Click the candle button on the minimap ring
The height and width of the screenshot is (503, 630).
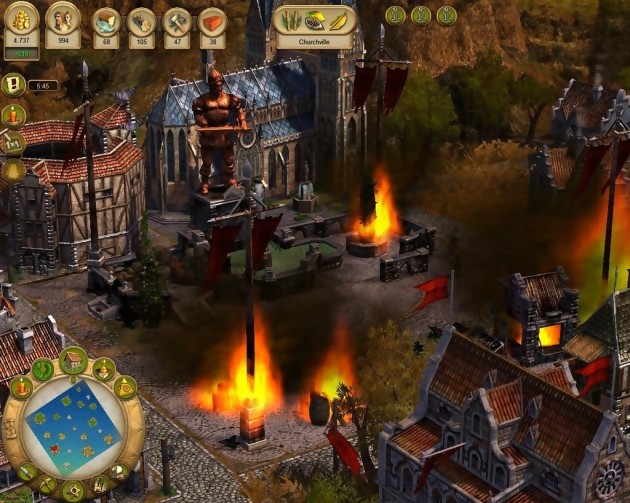point(21,388)
